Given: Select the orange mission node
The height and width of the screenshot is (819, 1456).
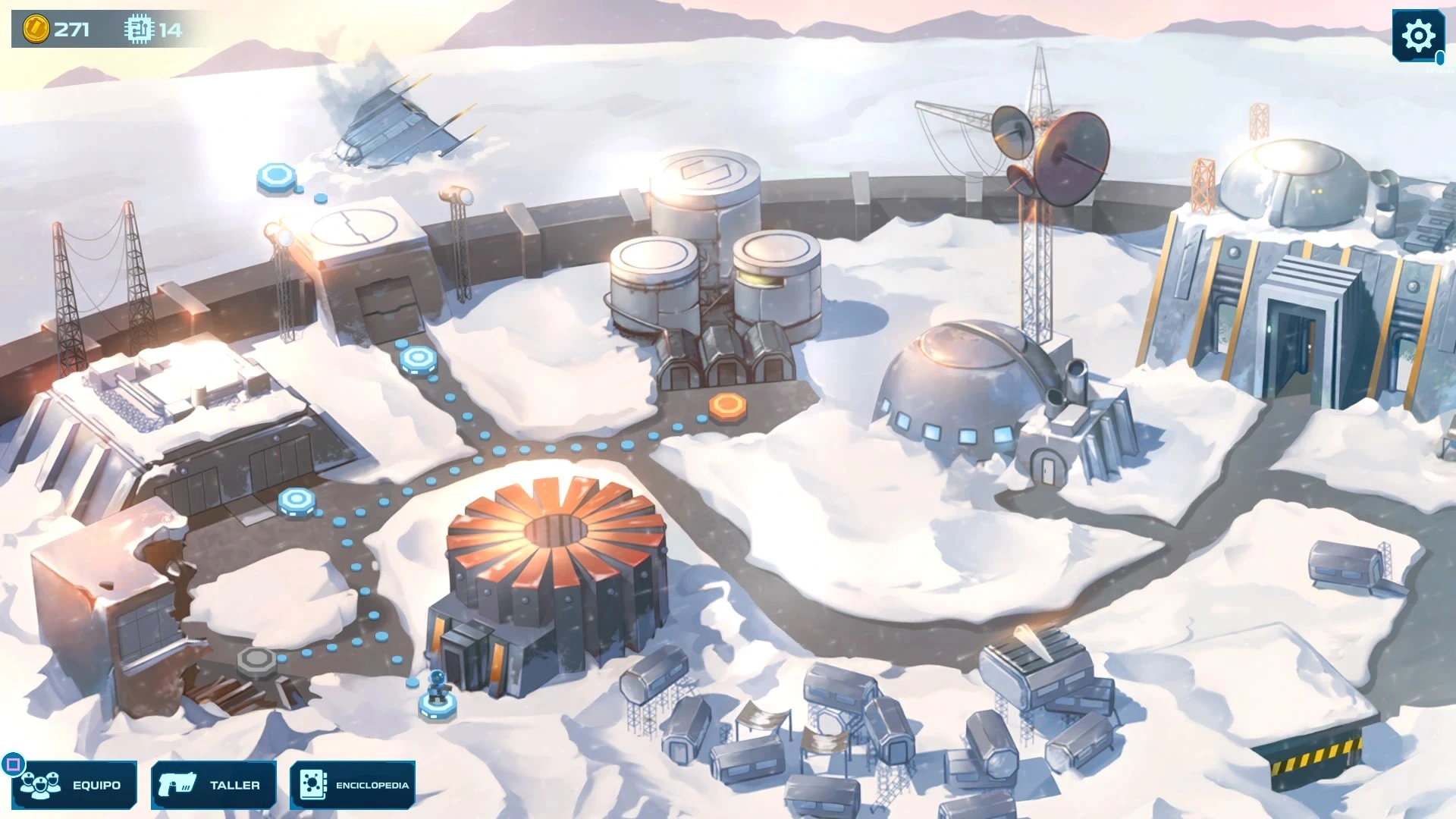Looking at the screenshot, I should point(727,406).
